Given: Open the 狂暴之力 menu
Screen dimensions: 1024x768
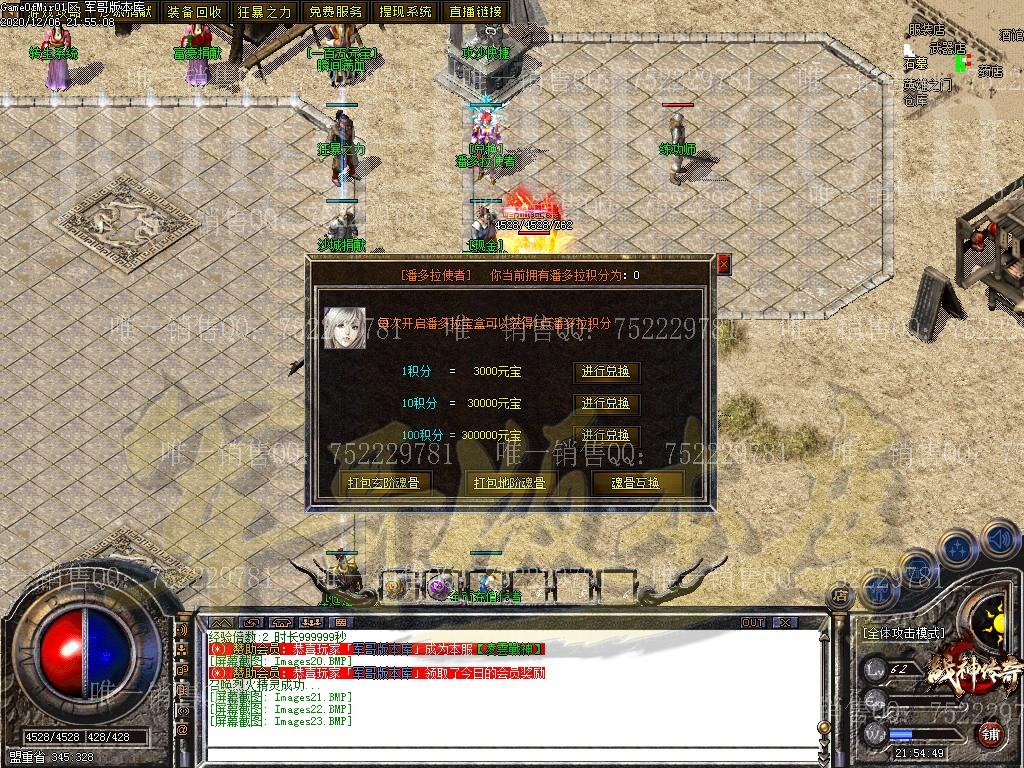Looking at the screenshot, I should click(264, 12).
